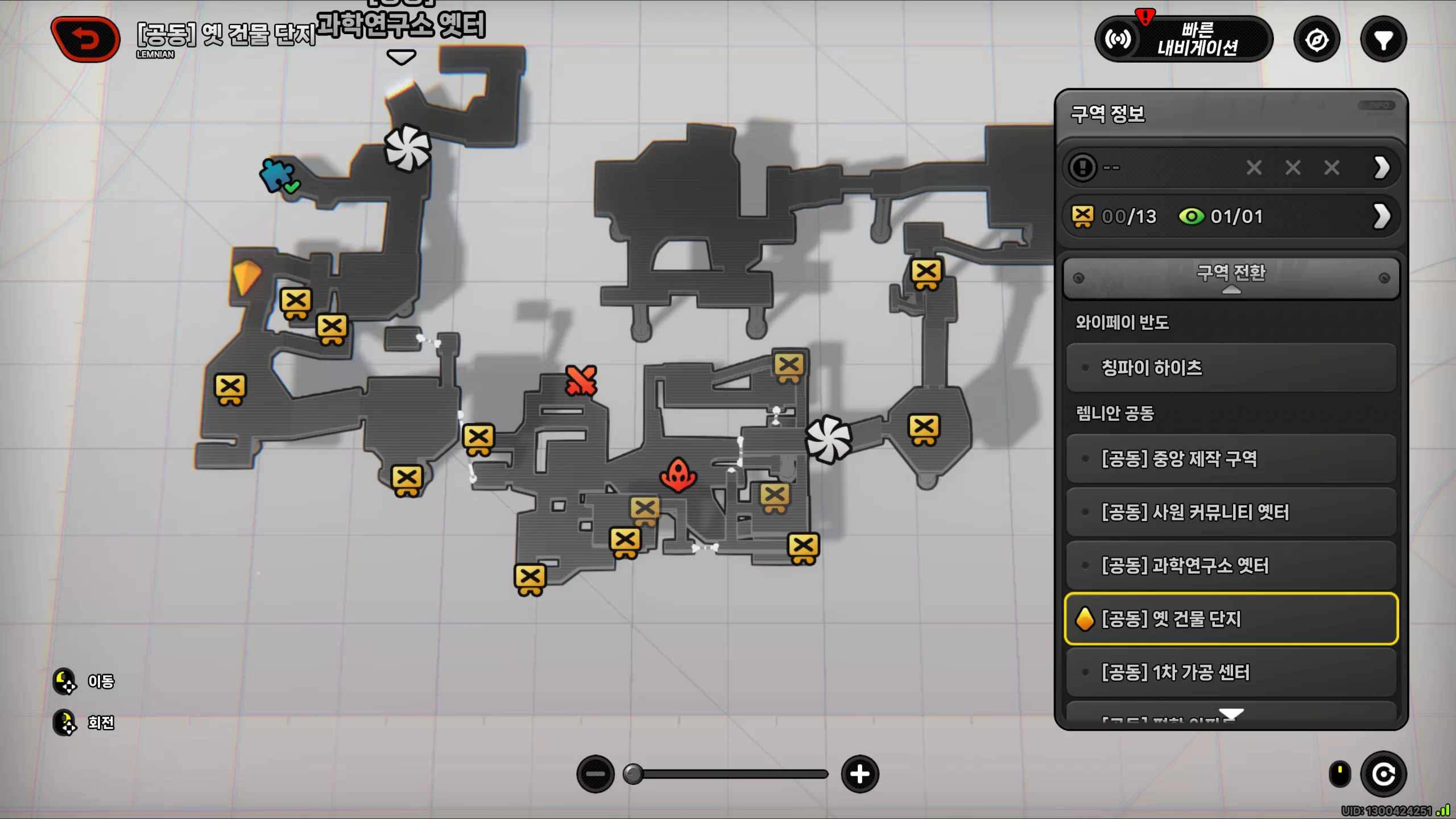Zoom in with the plus button
The width and height of the screenshot is (1456, 819).
pyautogui.click(x=860, y=774)
